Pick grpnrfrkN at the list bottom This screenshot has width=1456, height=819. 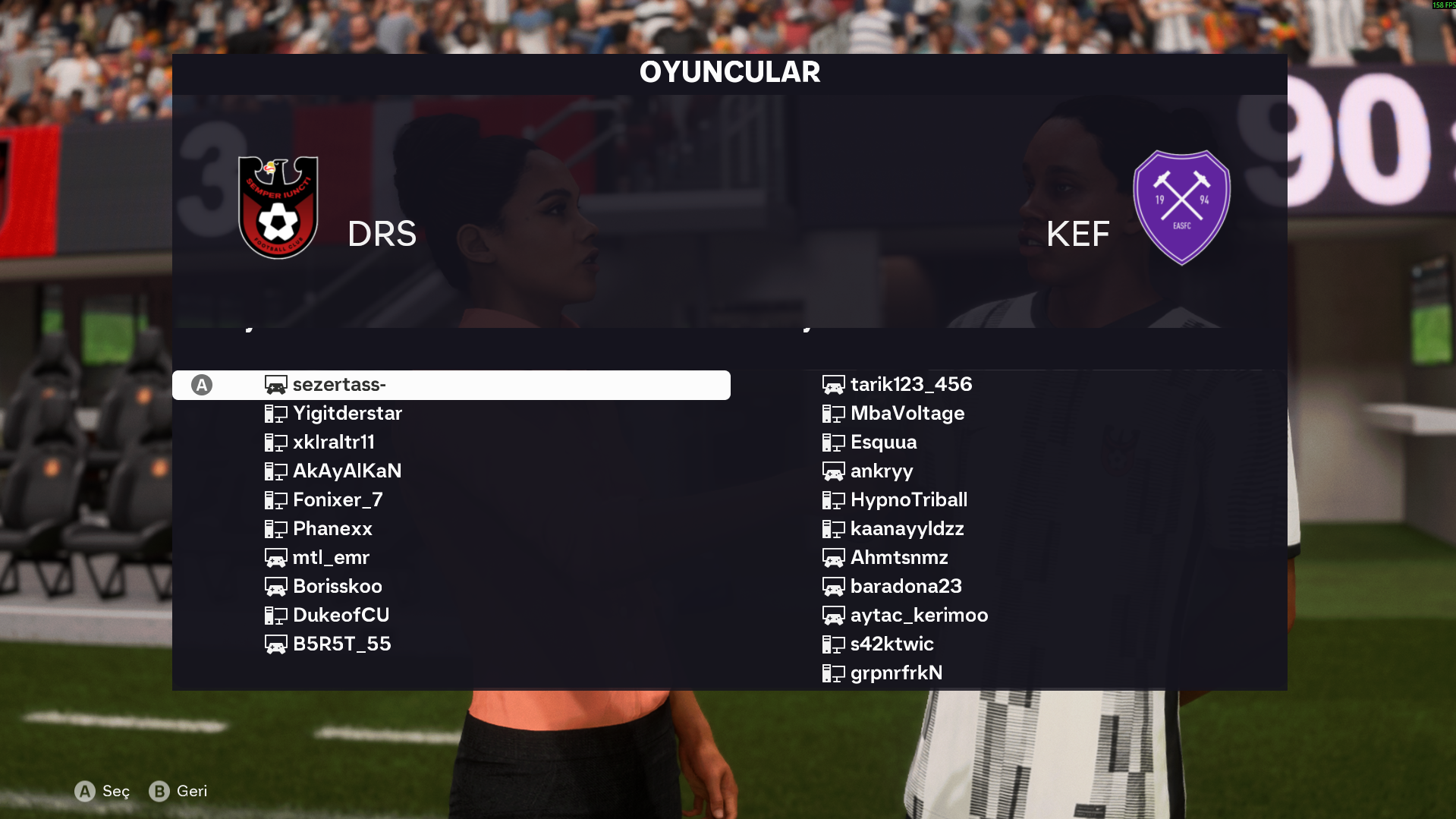(896, 673)
